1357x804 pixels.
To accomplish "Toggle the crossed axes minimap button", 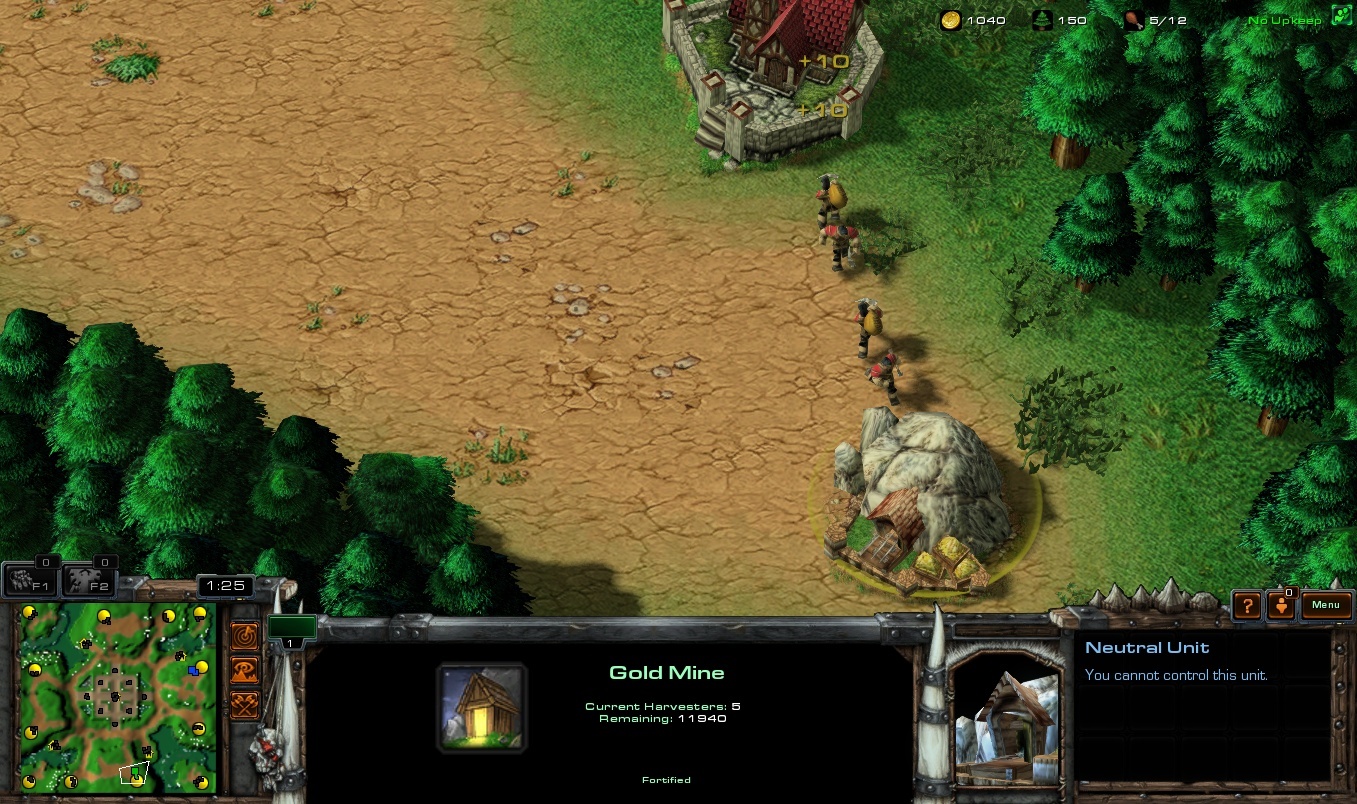I will [x=245, y=704].
